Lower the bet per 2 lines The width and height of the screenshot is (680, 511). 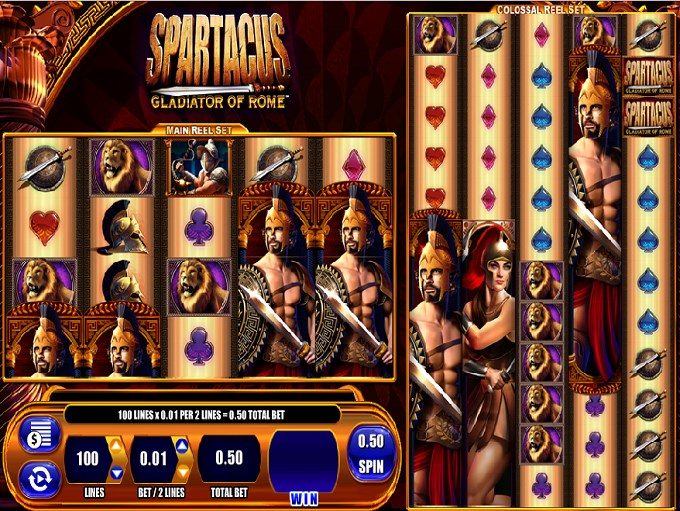(183, 472)
